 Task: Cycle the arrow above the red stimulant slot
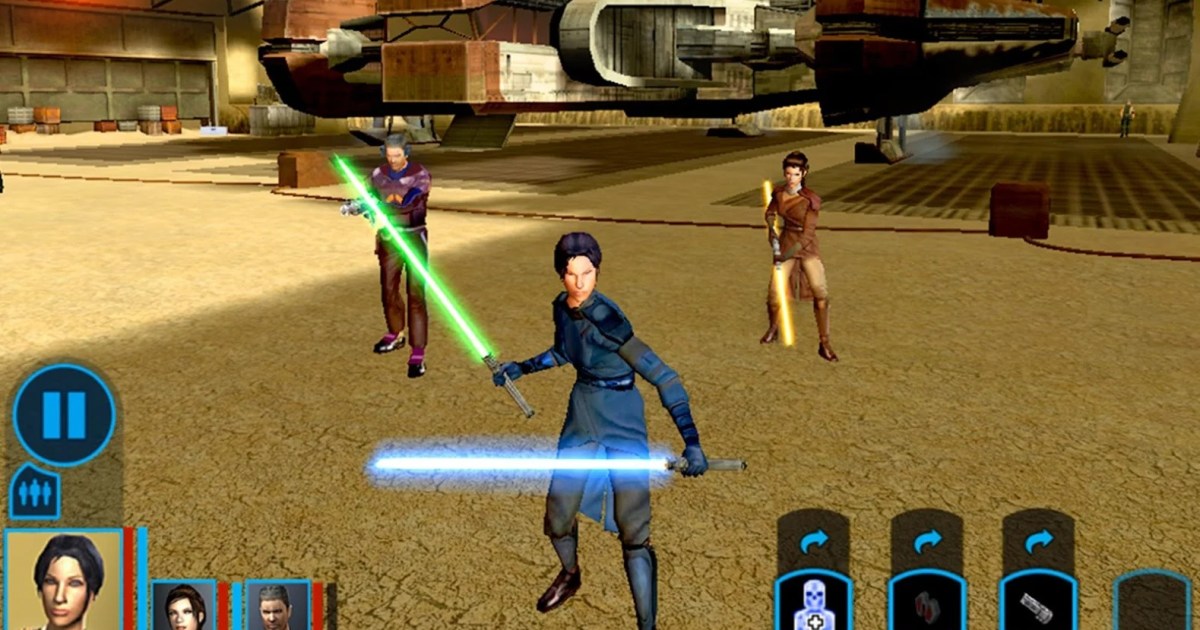(927, 541)
